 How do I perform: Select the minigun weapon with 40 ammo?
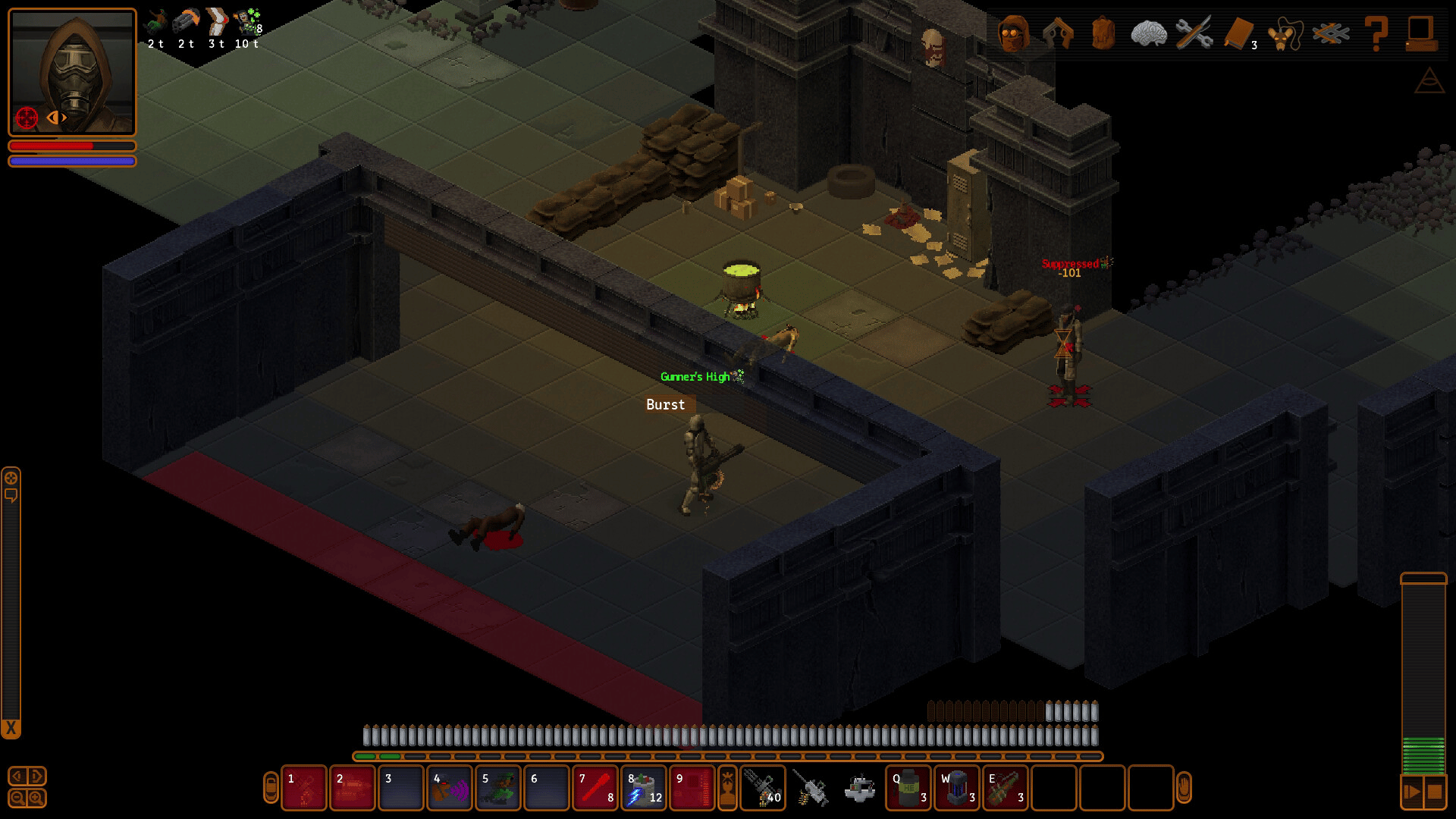(x=762, y=788)
